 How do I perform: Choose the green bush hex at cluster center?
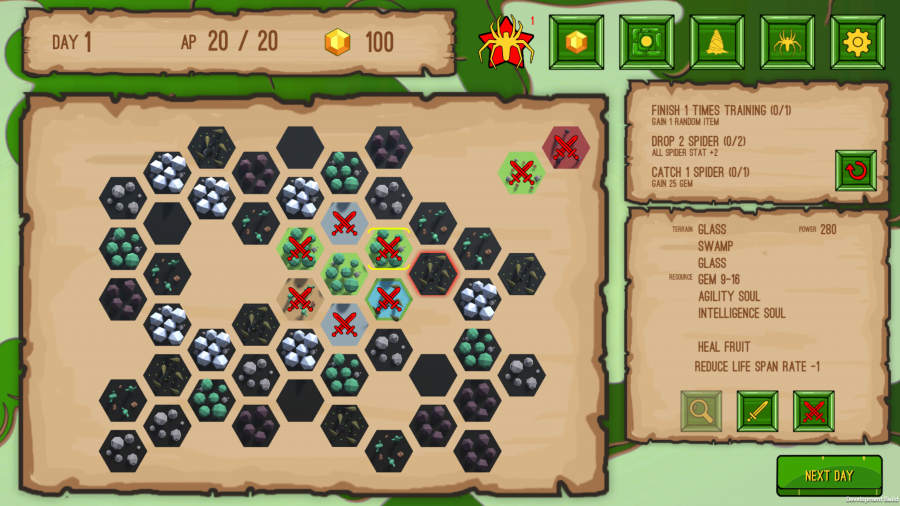point(345,272)
